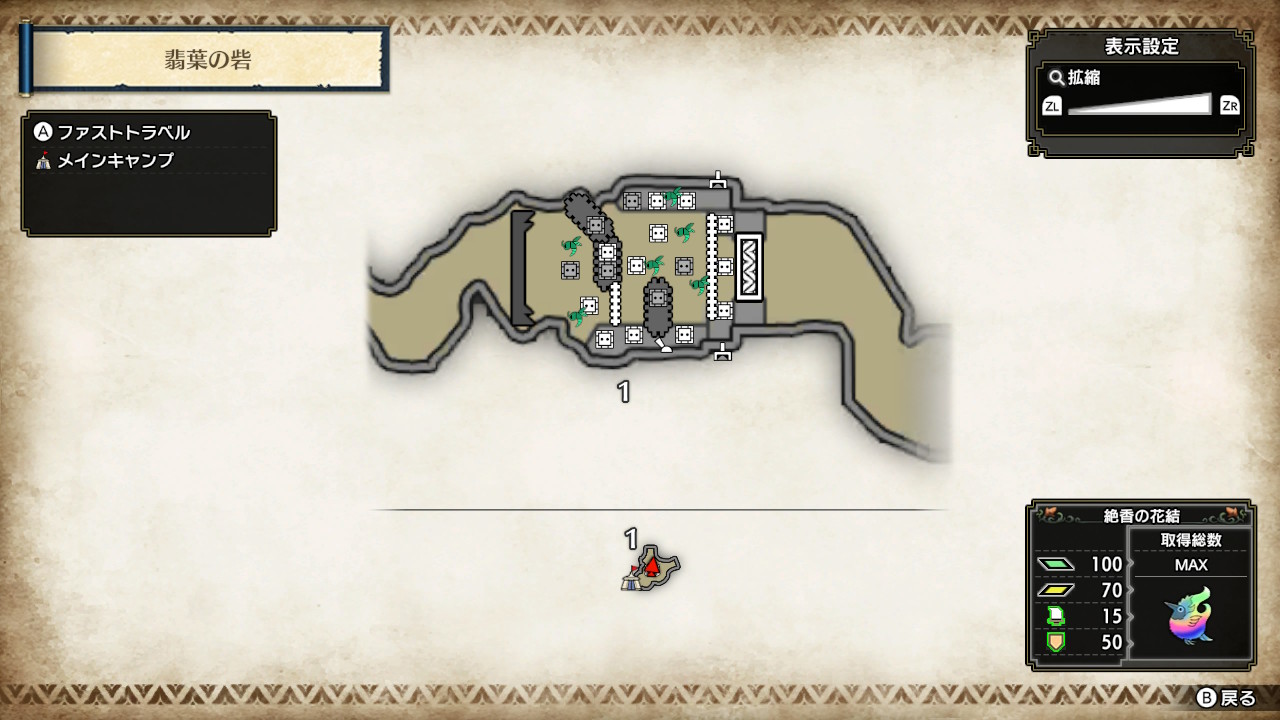Open the 表示設定 display settings panel

click(x=1140, y=46)
